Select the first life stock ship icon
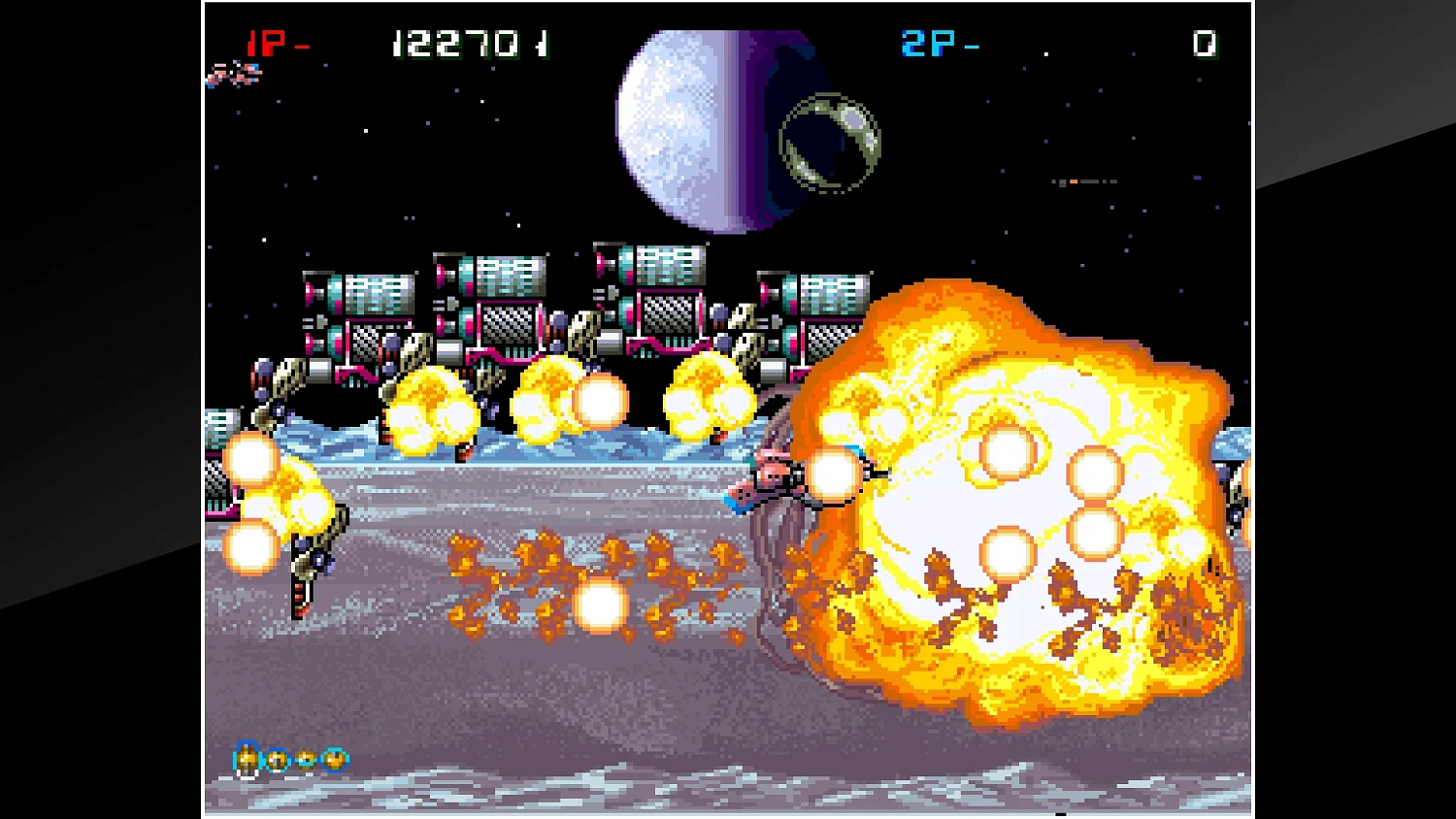1456x819 pixels. coord(246,758)
